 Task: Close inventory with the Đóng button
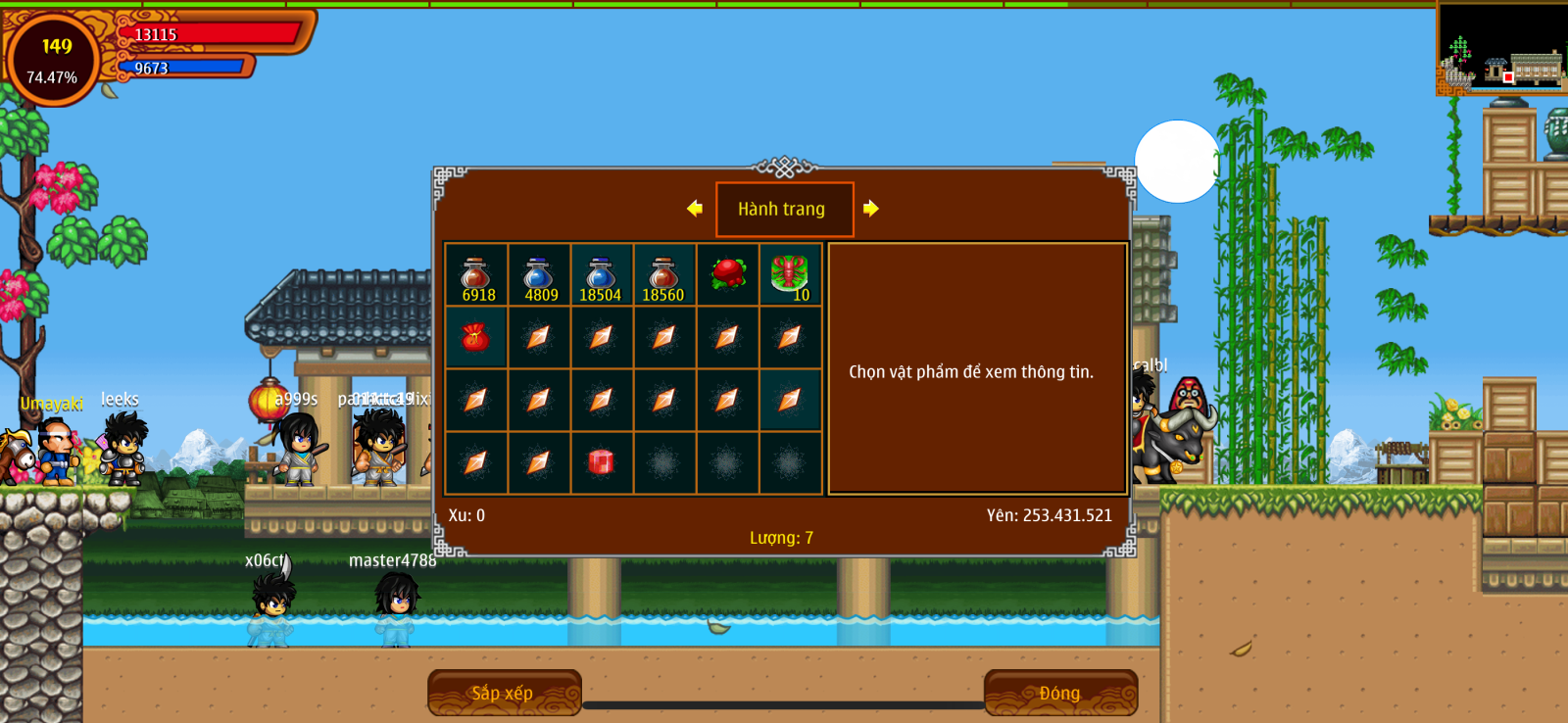pos(1060,693)
